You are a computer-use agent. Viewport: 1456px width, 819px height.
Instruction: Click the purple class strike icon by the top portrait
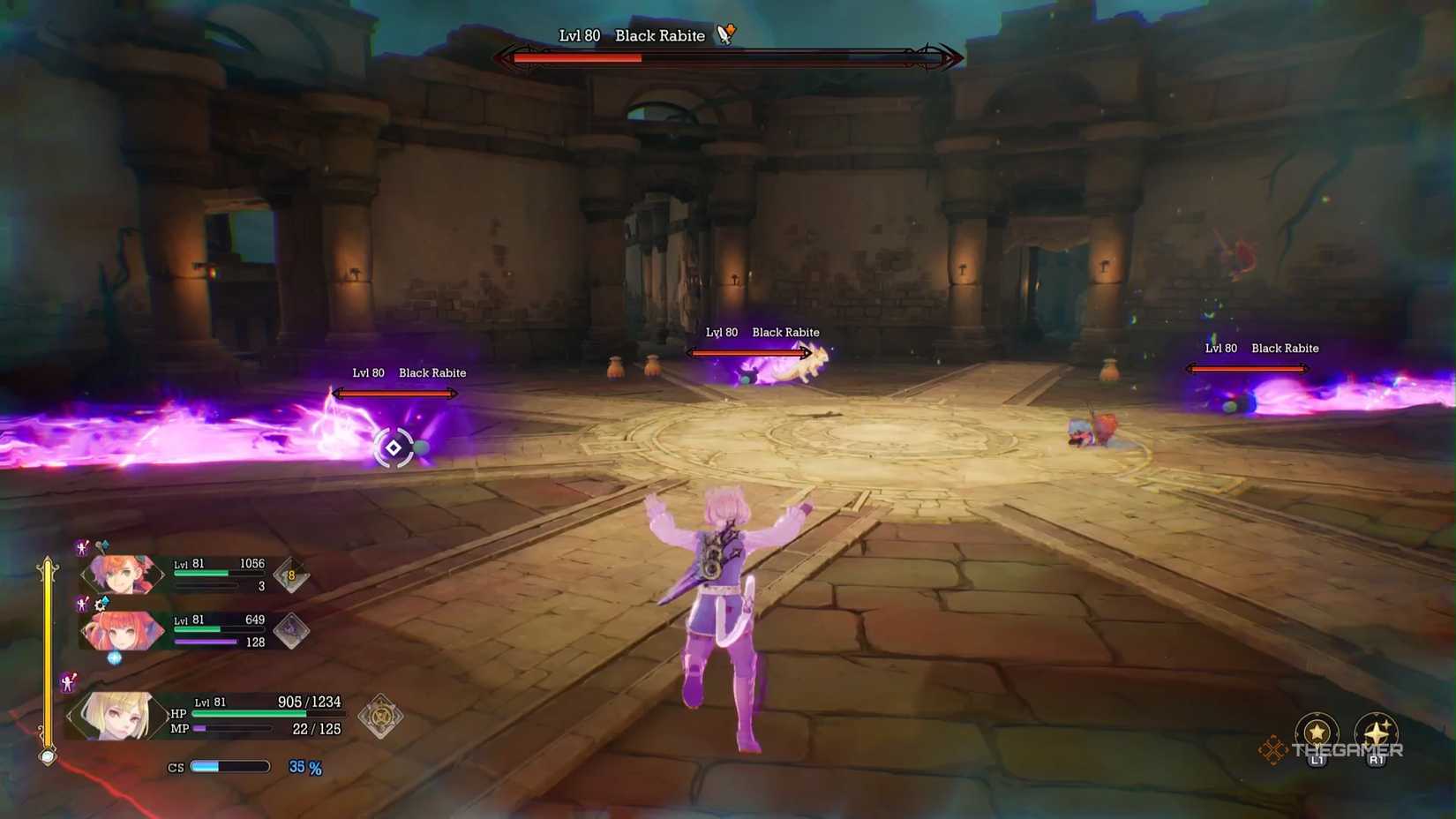tap(82, 549)
